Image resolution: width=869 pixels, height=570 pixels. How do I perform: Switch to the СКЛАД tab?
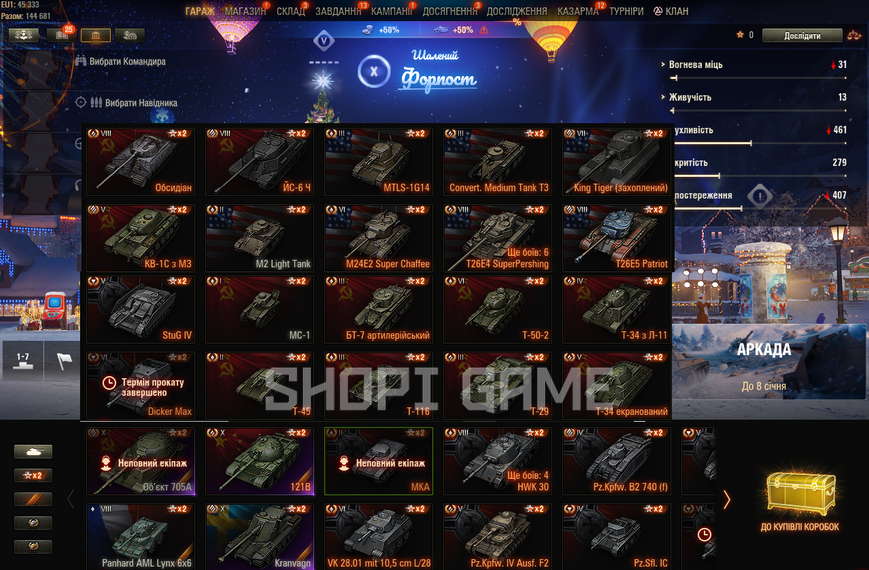pyautogui.click(x=291, y=11)
